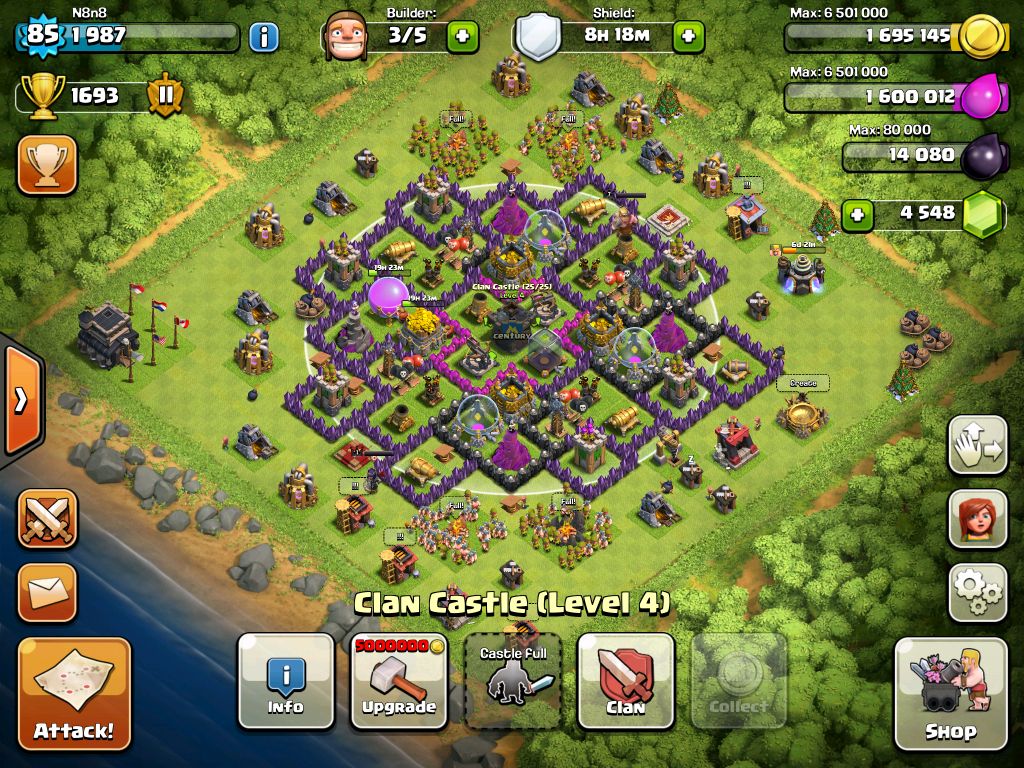Upgrade the Clan Castle for 5000000 gold
This screenshot has height=768, width=1024.
point(399,681)
